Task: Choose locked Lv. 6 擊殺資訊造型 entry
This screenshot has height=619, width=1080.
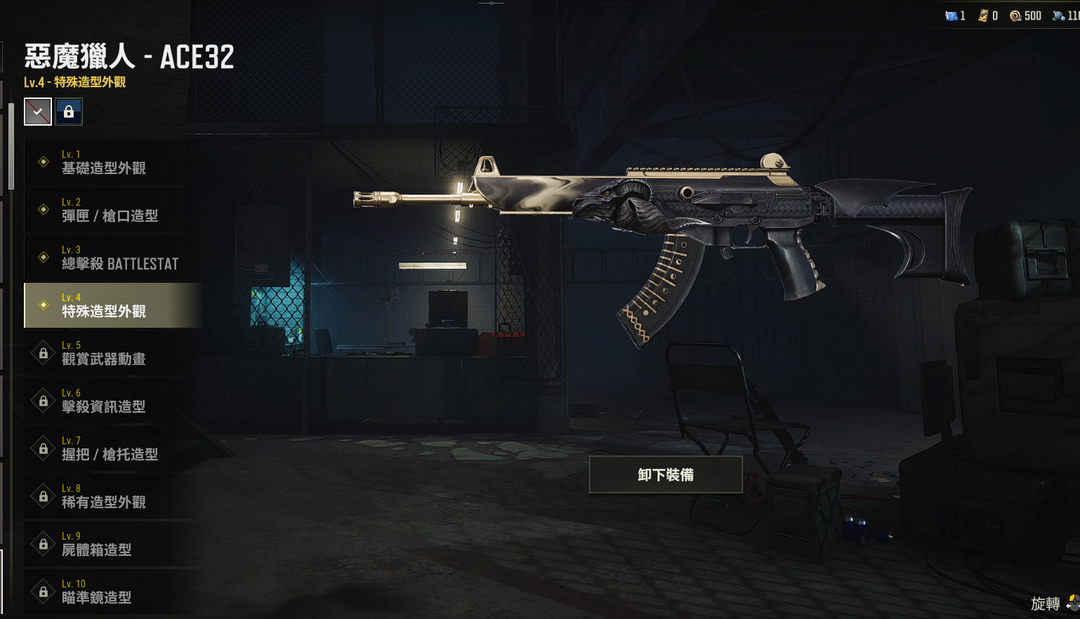Action: coord(112,401)
